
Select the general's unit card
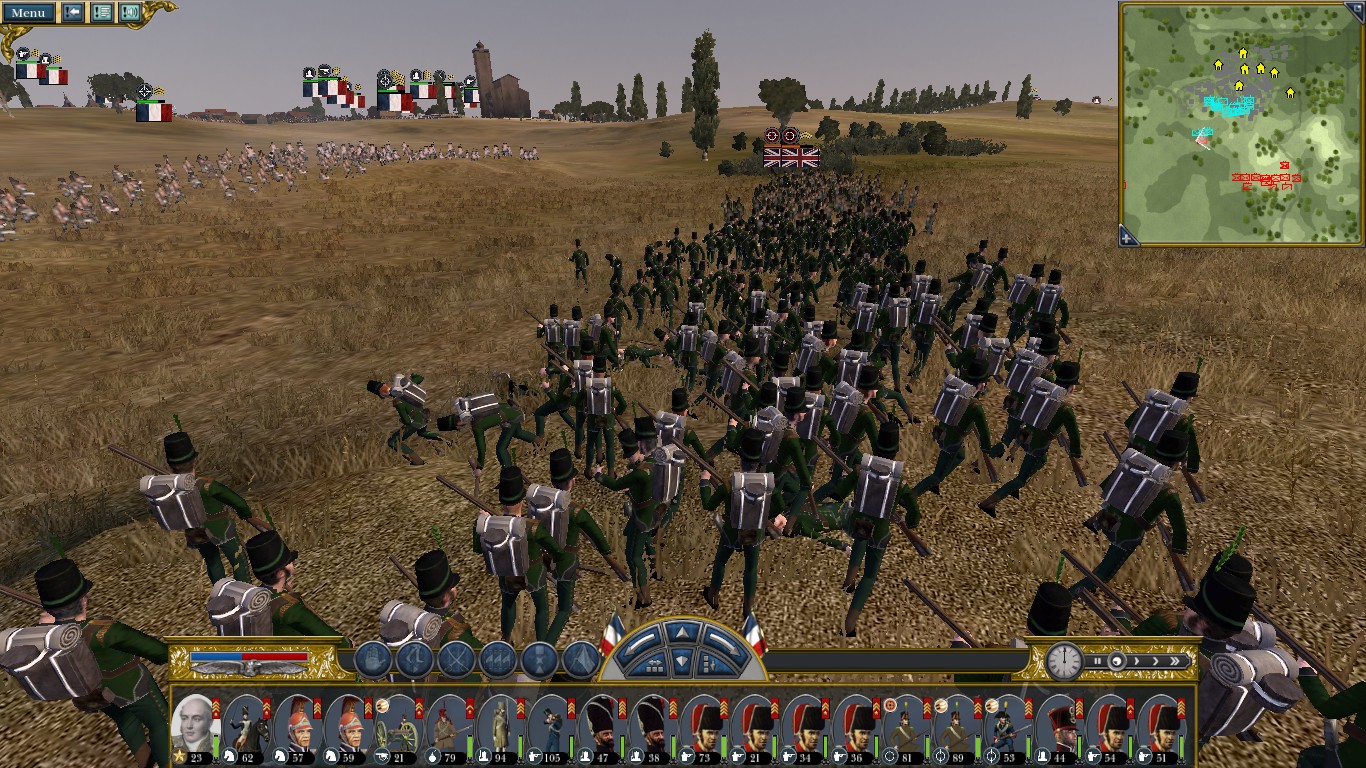pyautogui.click(x=195, y=721)
